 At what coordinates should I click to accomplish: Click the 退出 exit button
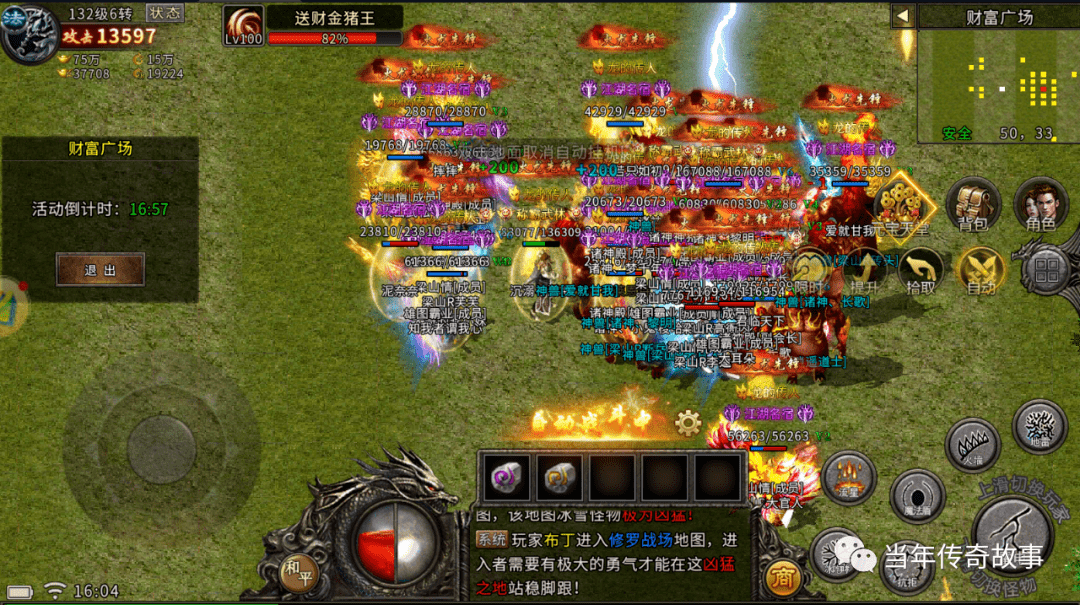tap(100, 269)
